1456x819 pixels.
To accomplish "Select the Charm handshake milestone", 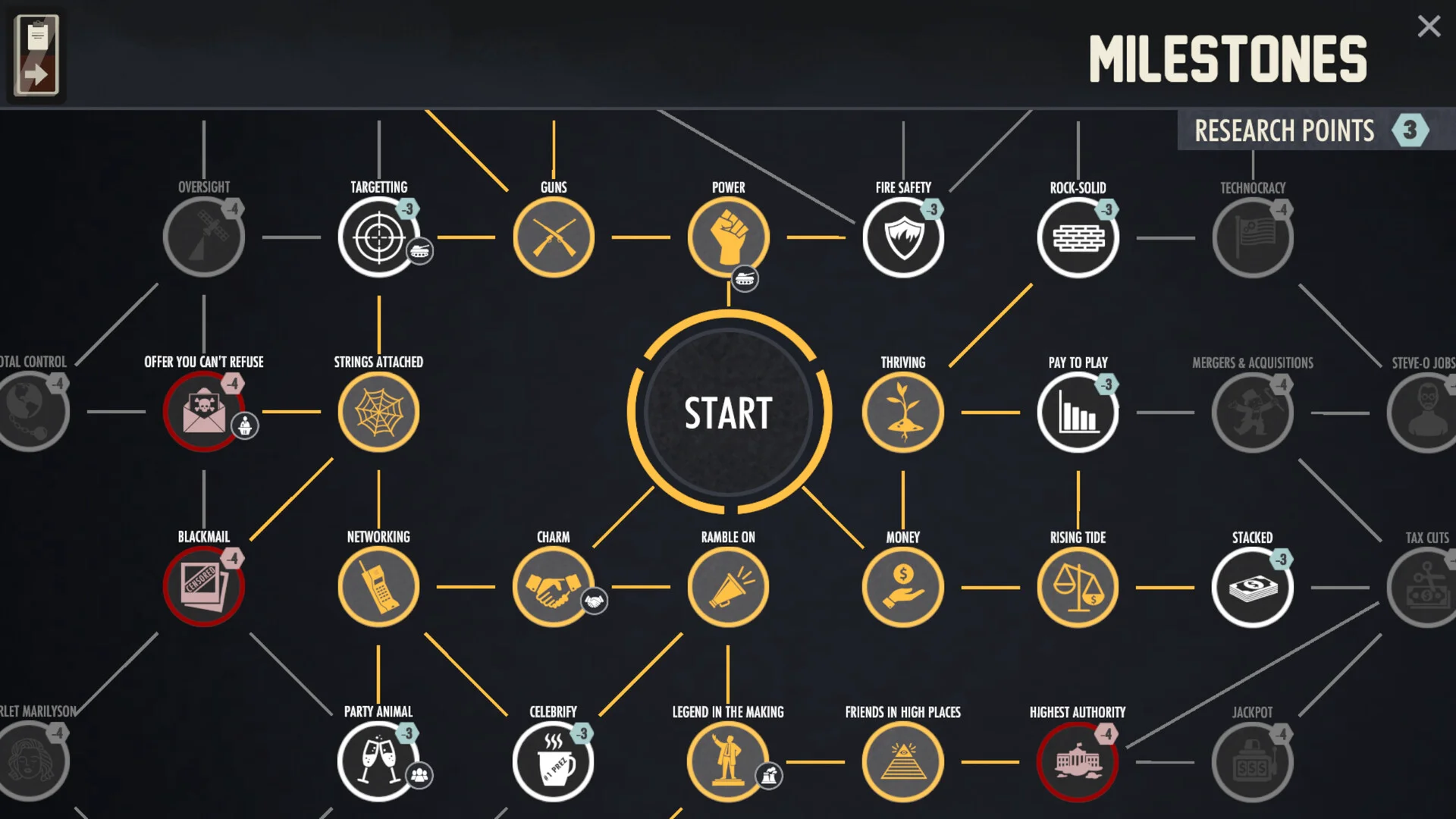I will tap(554, 587).
